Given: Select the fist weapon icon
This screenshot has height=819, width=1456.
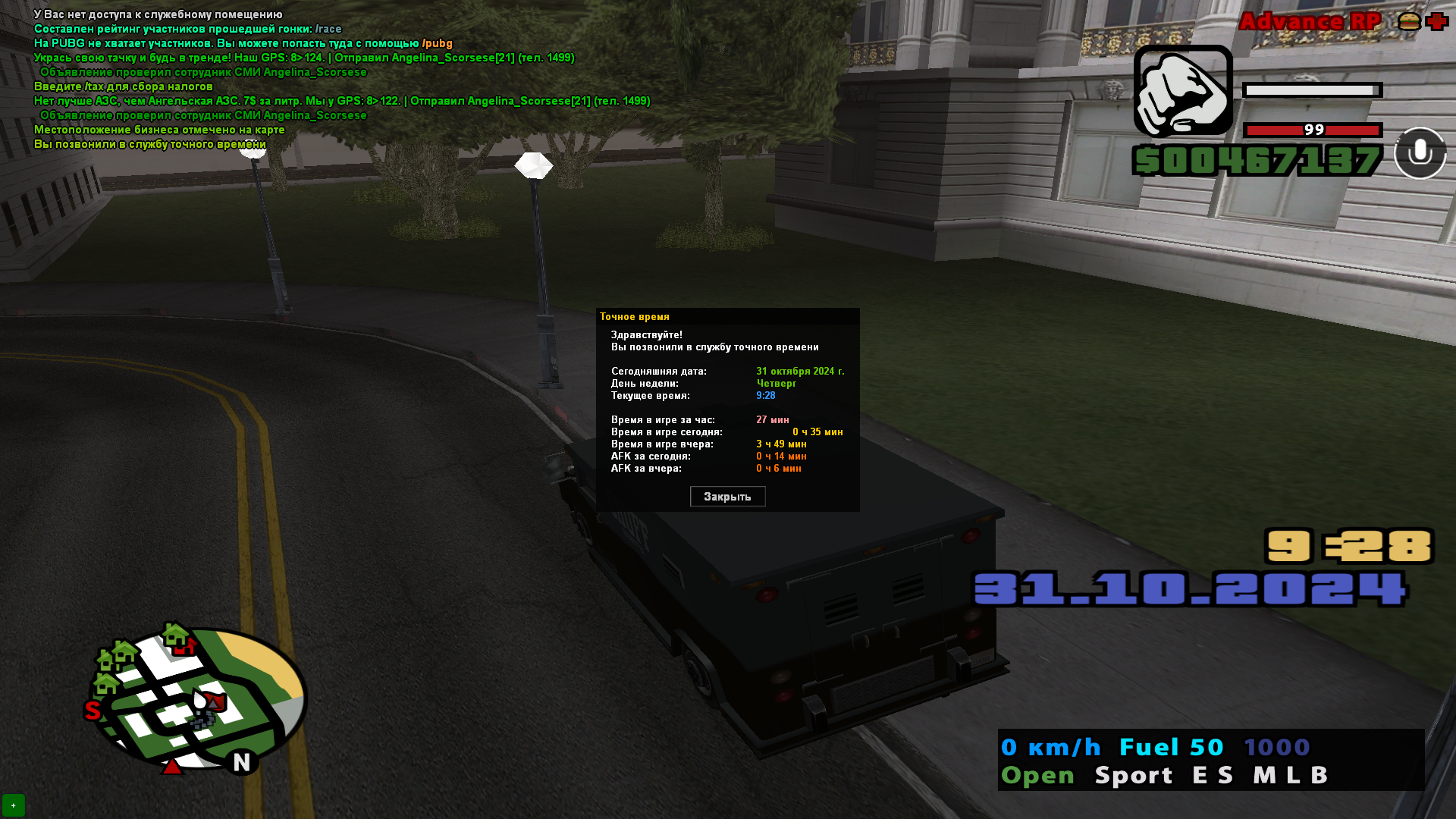Looking at the screenshot, I should click(x=1183, y=91).
